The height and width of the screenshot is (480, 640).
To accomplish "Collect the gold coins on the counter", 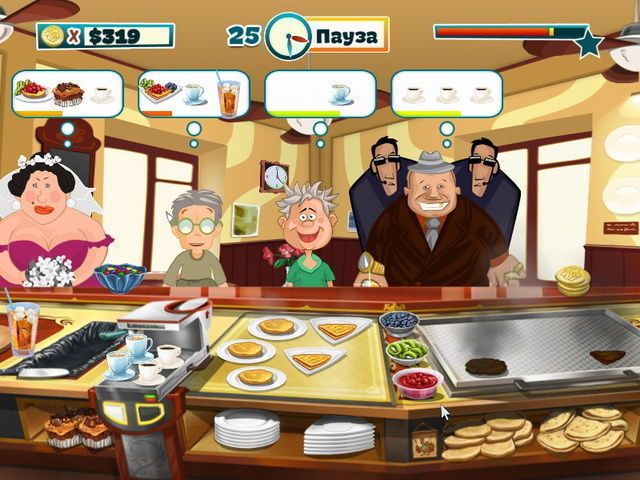I will coord(573,280).
